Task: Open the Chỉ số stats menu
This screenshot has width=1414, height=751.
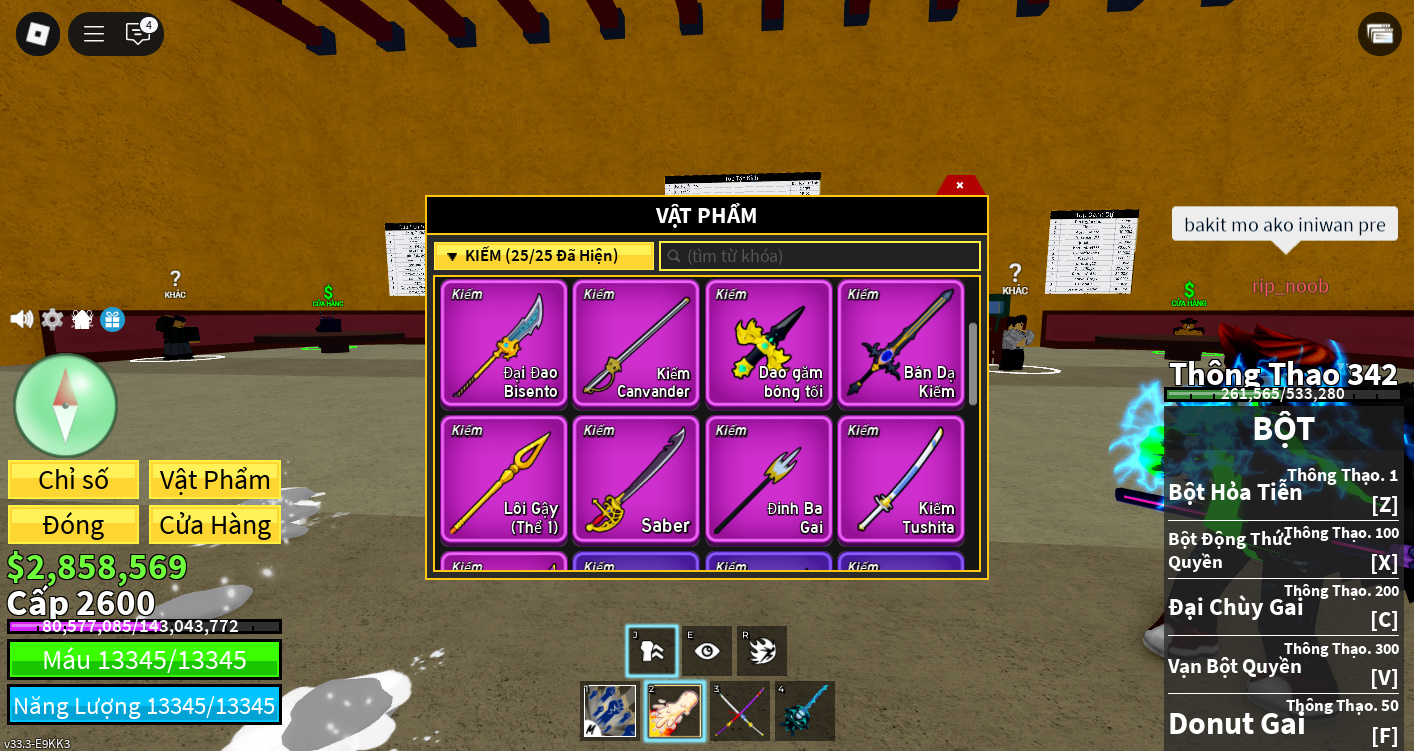Action: (x=73, y=480)
